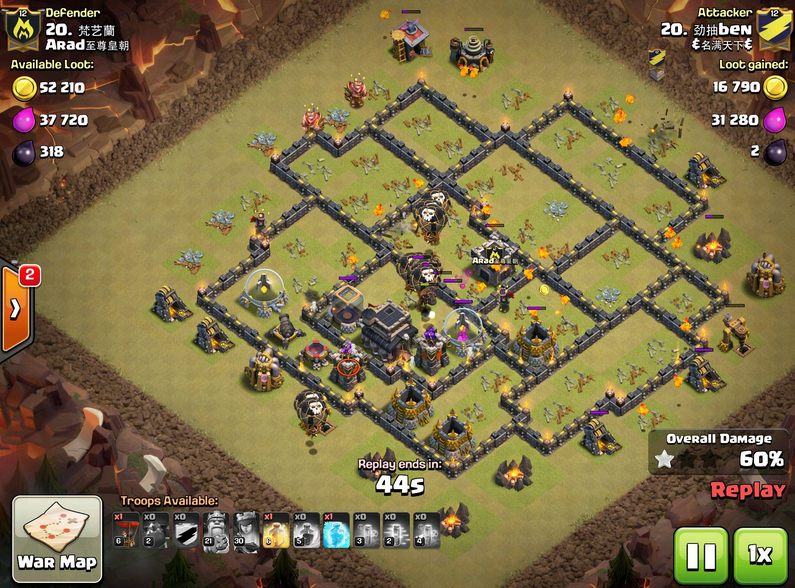795x588 pixels.
Task: Open the War Map
Action: (x=57, y=540)
